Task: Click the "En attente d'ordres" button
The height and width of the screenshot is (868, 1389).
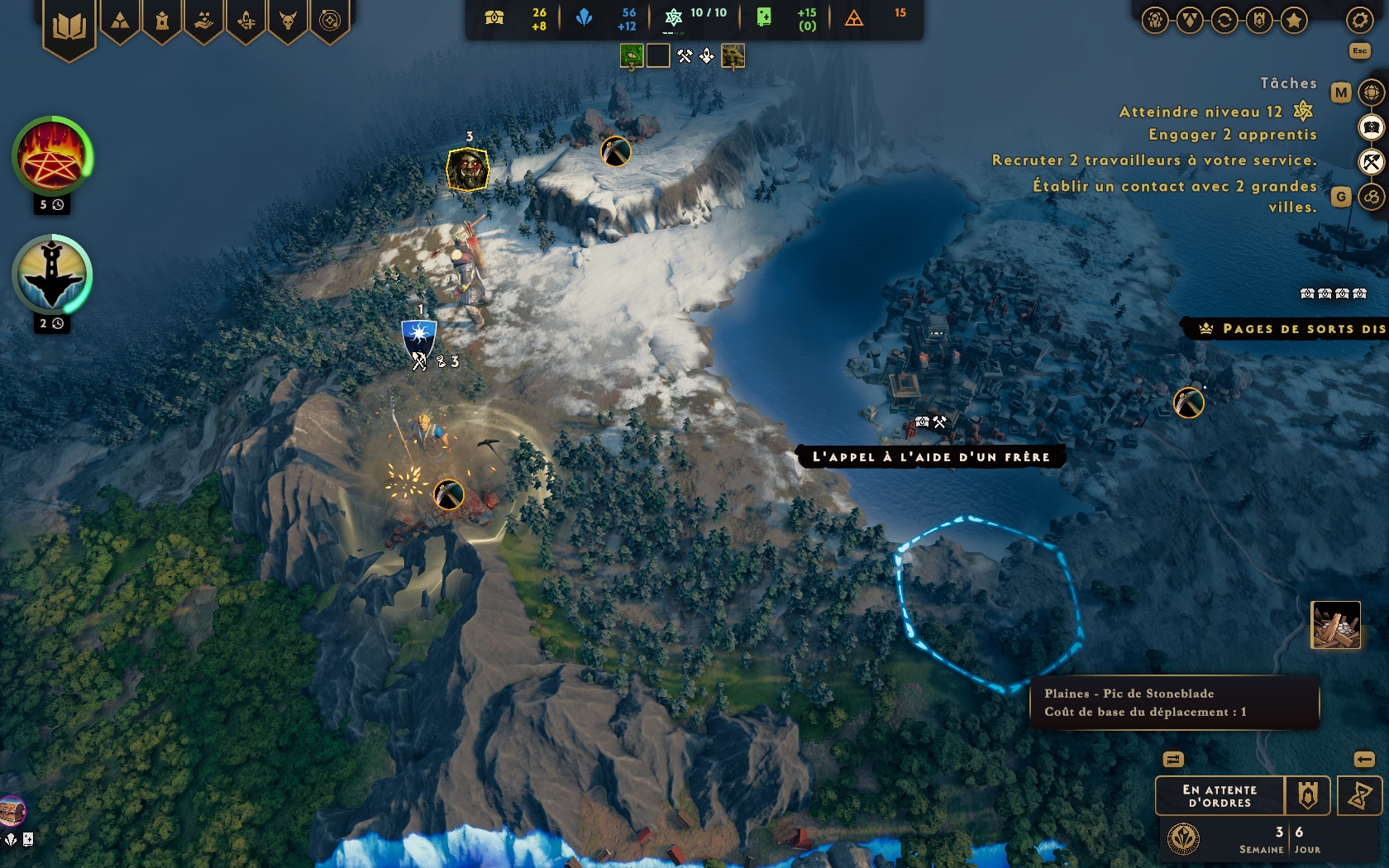Action: click(1220, 796)
